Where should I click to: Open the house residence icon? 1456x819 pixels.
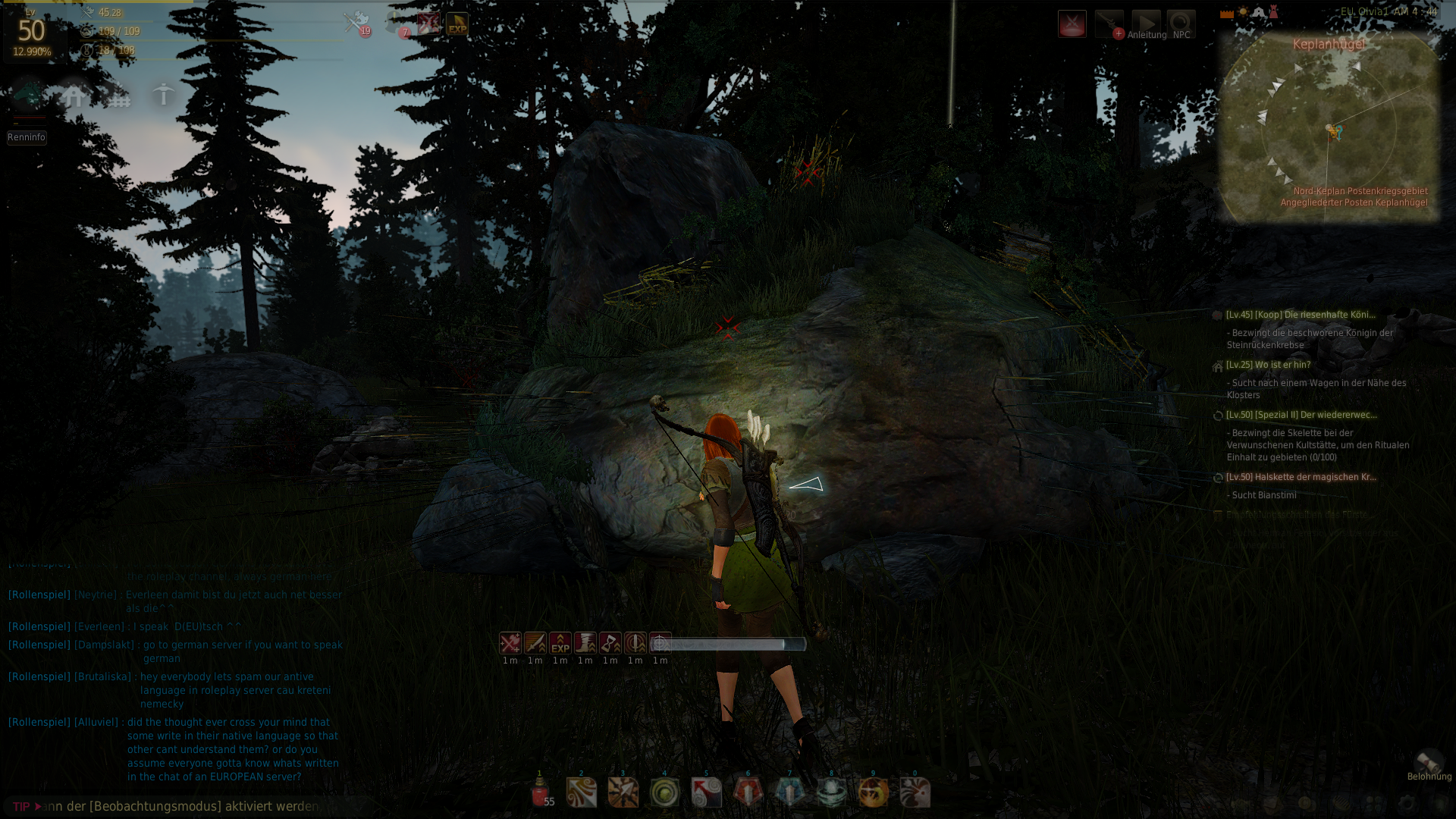[74, 96]
